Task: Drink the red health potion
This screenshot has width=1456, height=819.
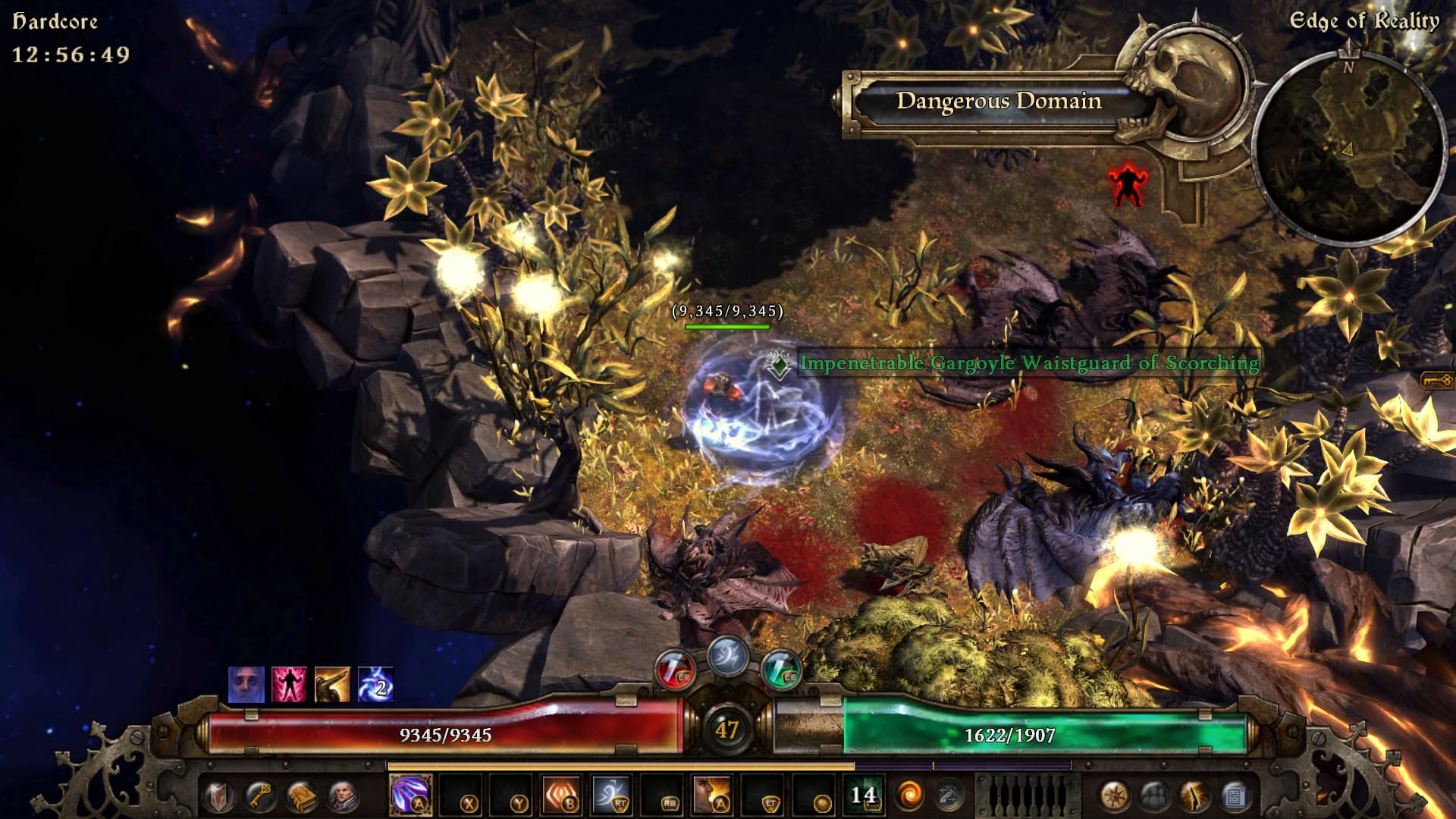Action: tap(674, 669)
